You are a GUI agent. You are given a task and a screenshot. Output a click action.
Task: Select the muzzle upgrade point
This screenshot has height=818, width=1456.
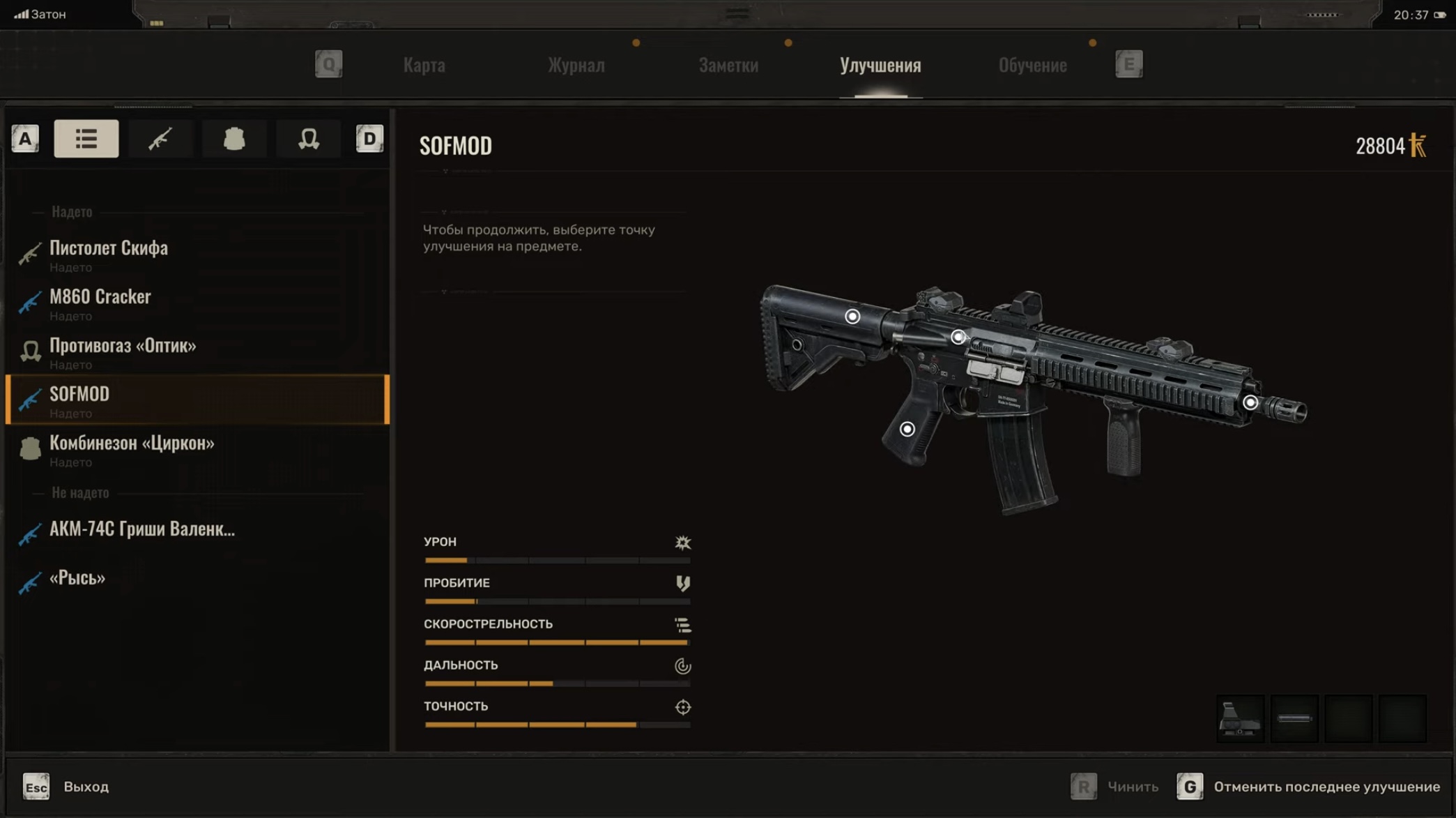(x=1250, y=402)
